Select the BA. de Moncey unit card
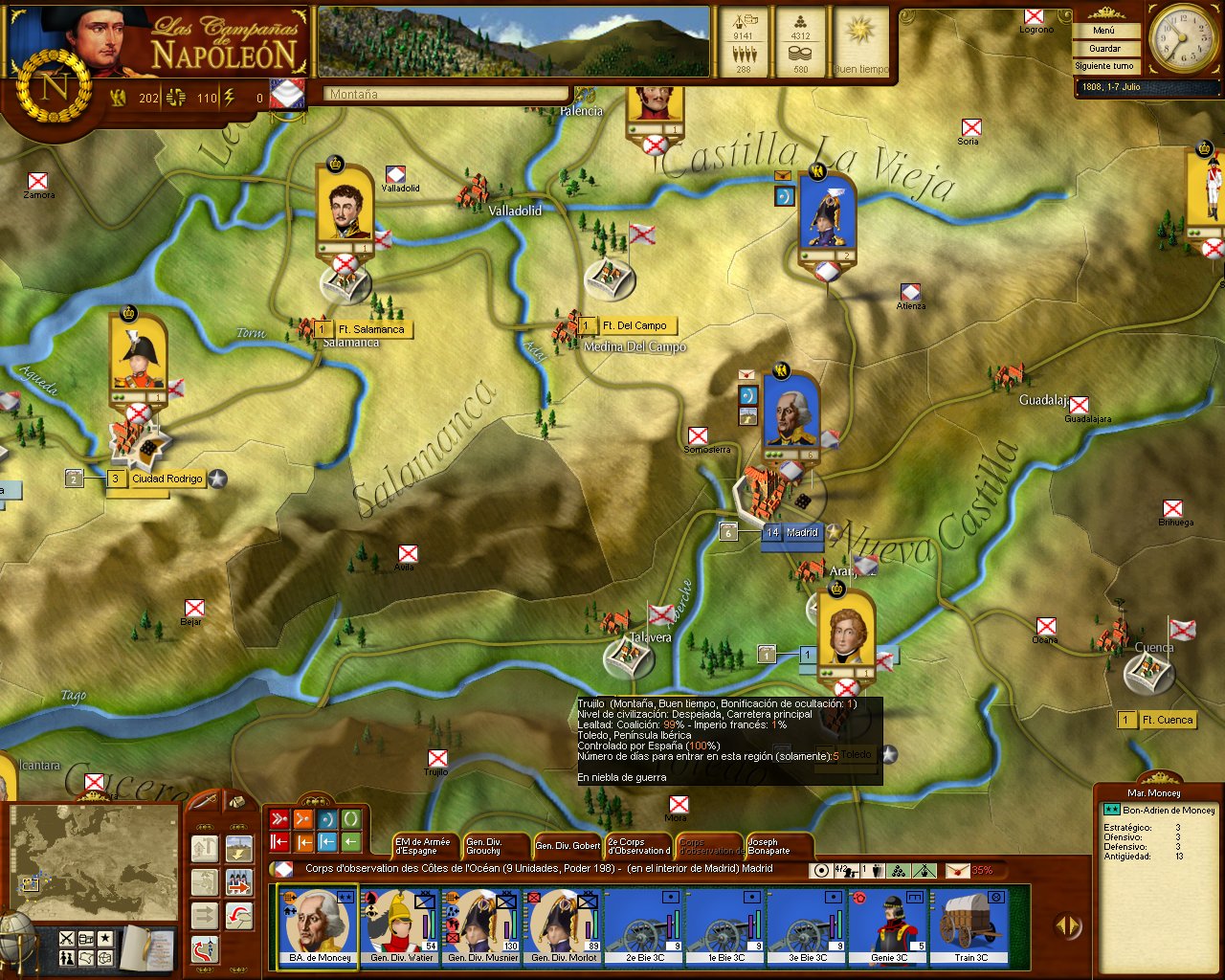1225x980 pixels. (319, 925)
